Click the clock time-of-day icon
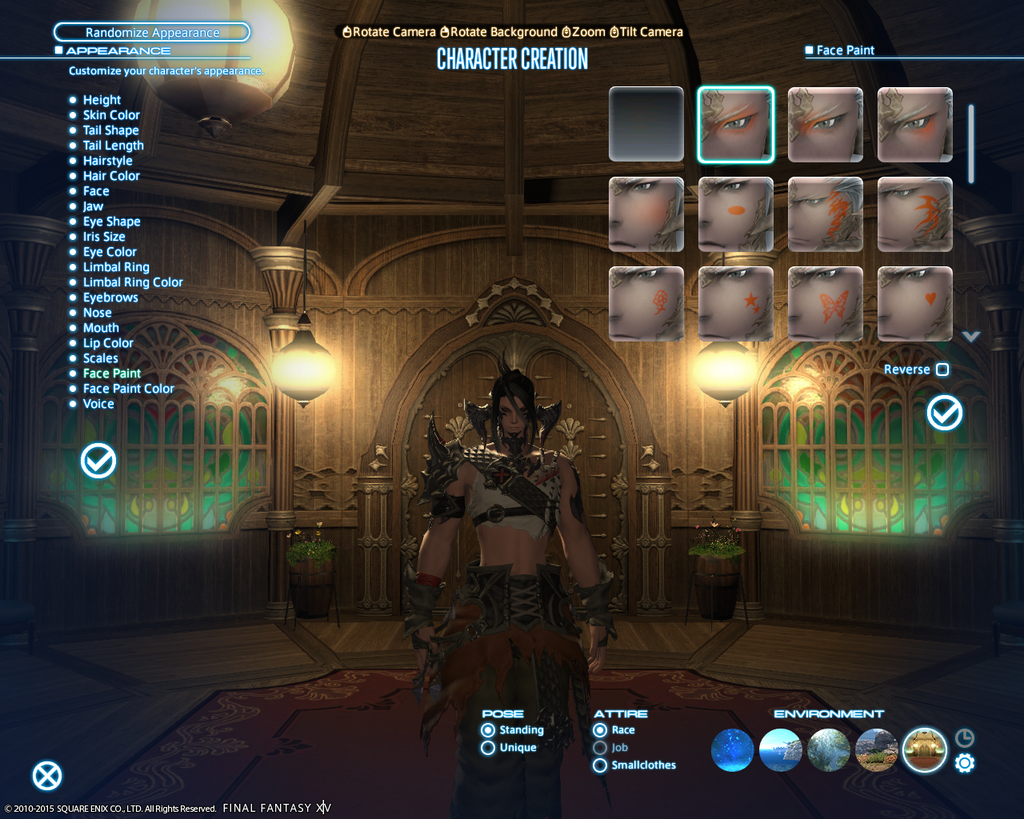This screenshot has width=1024, height=819. pos(964,738)
